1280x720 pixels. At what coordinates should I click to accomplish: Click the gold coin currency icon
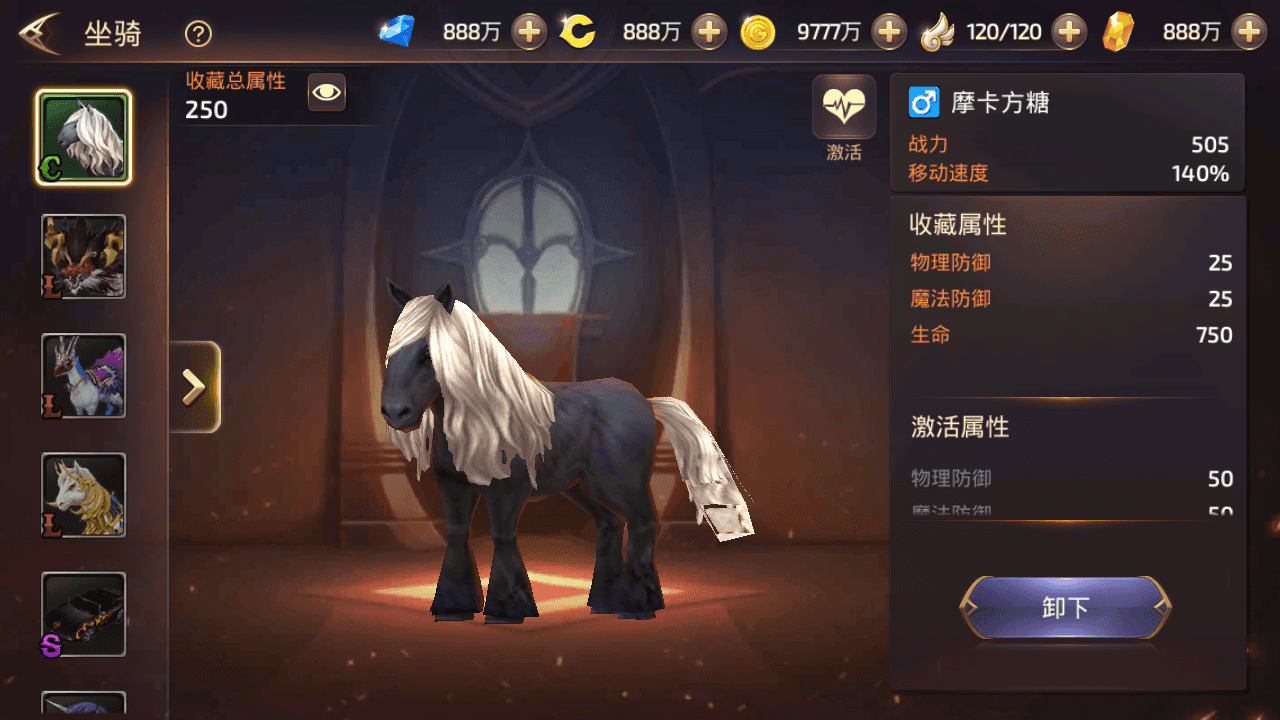tap(758, 31)
